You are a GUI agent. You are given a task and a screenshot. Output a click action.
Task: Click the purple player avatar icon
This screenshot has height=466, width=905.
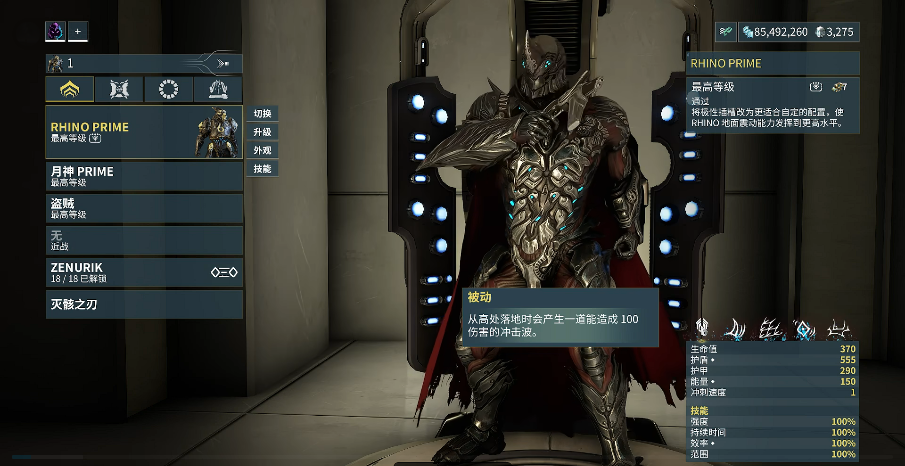click(x=55, y=32)
